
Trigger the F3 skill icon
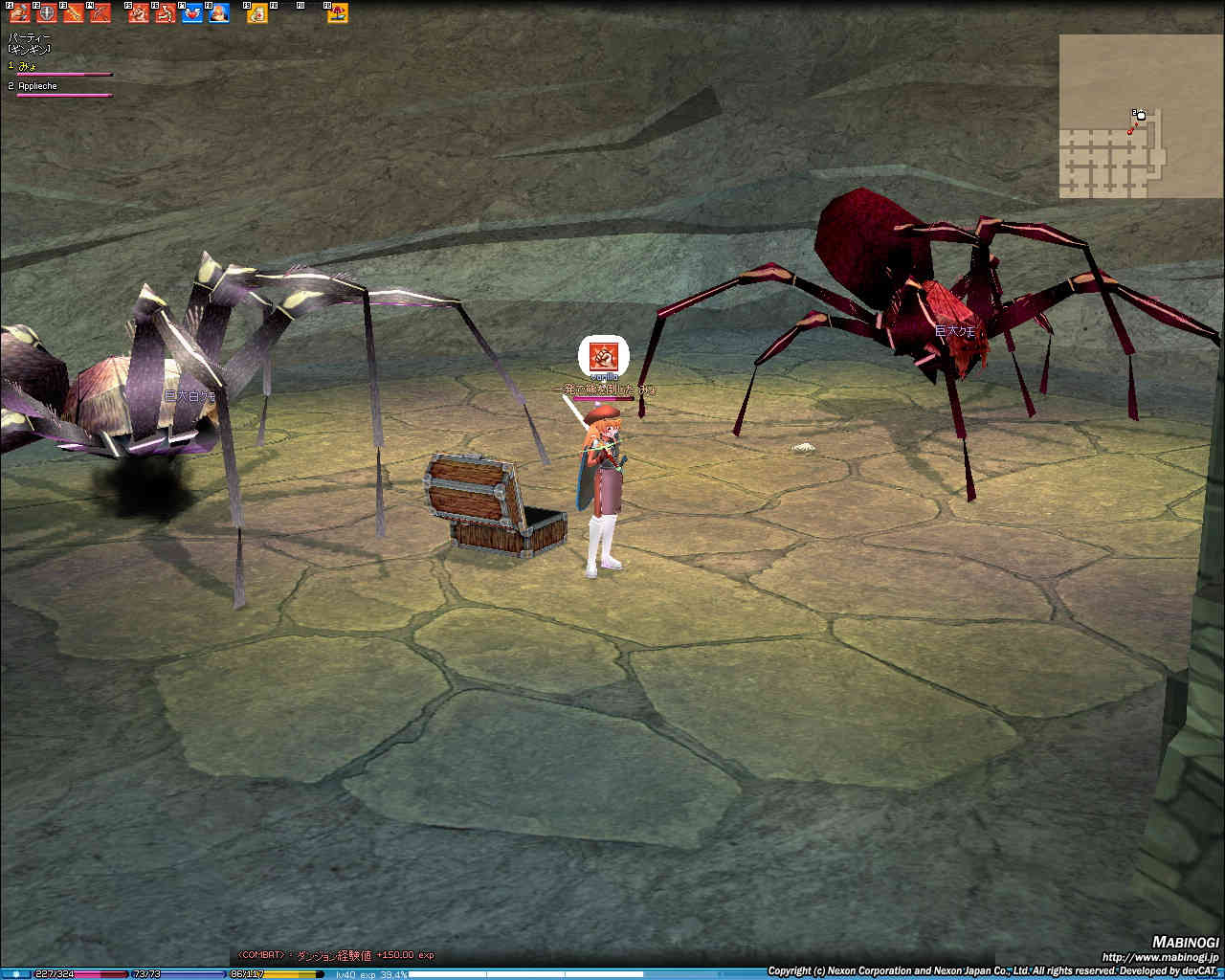(73, 13)
